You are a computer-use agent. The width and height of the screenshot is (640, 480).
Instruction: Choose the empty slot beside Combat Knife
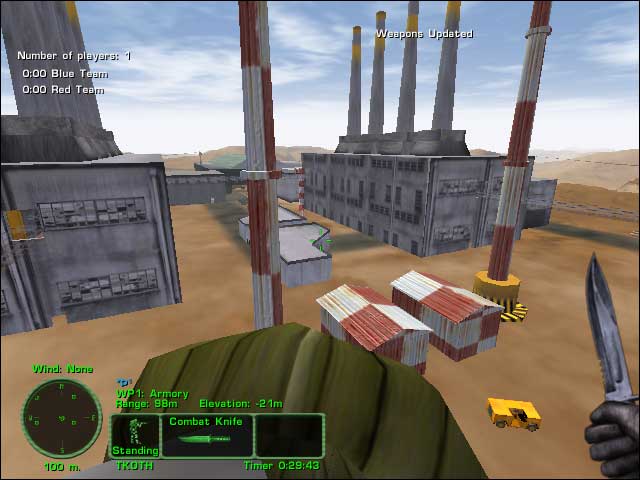[290, 436]
